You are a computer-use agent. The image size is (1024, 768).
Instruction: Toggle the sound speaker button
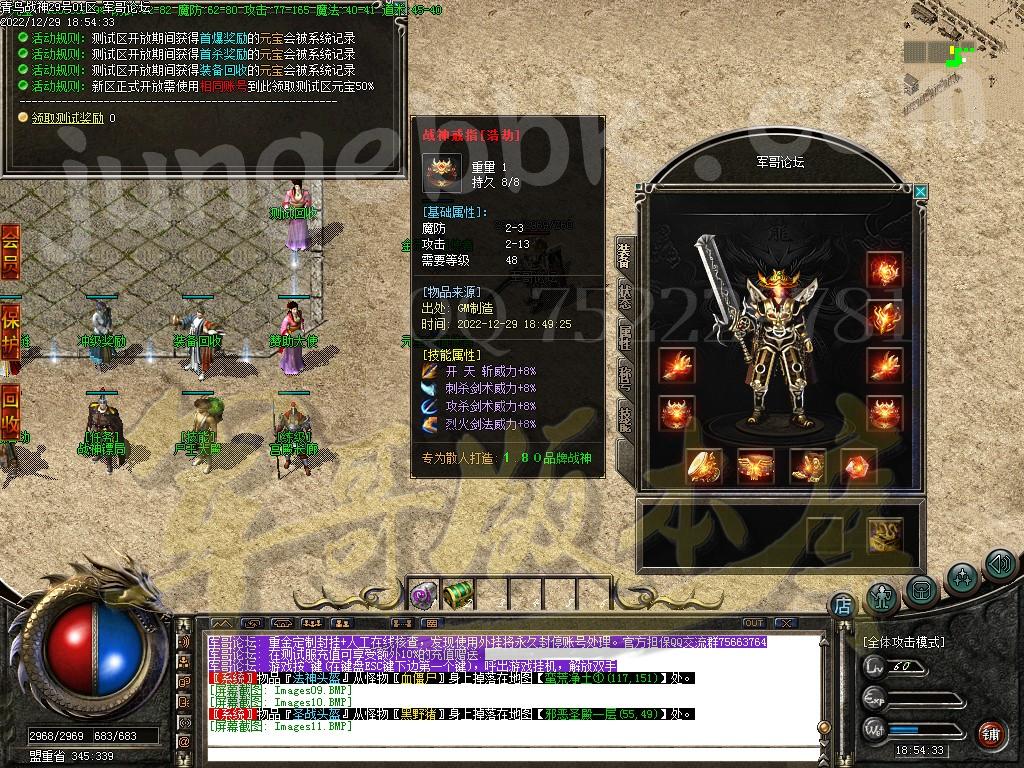[1000, 566]
